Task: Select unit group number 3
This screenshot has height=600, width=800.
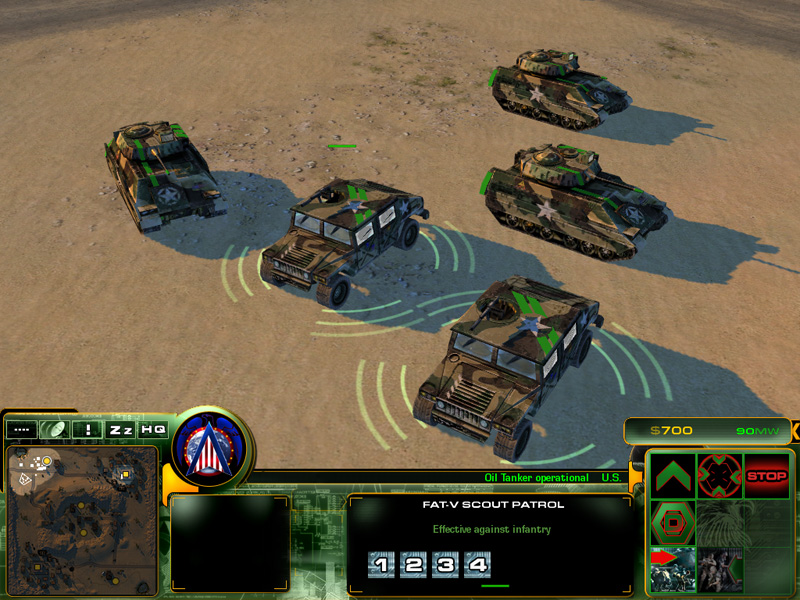Action: [x=445, y=565]
